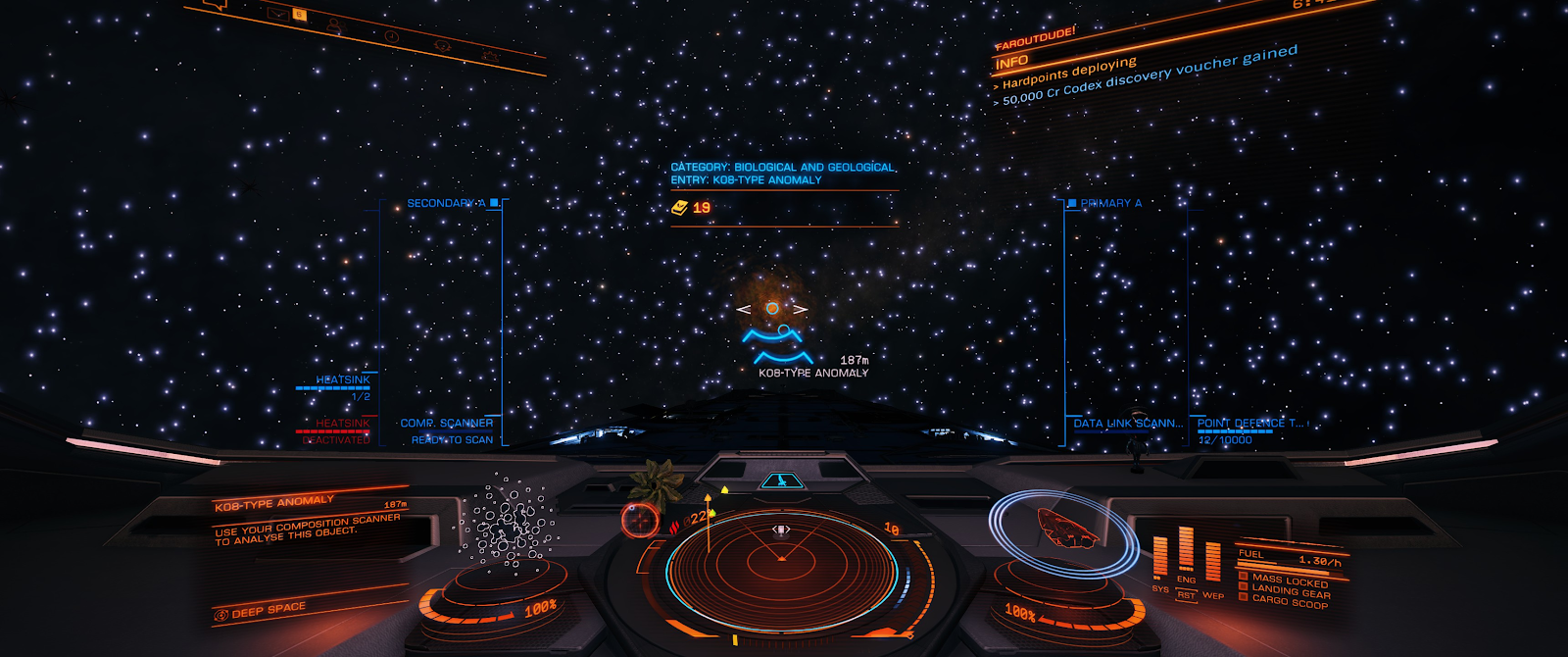Image resolution: width=1568 pixels, height=657 pixels.
Task: Select the friends icon in comms panel
Action: coord(335,24)
